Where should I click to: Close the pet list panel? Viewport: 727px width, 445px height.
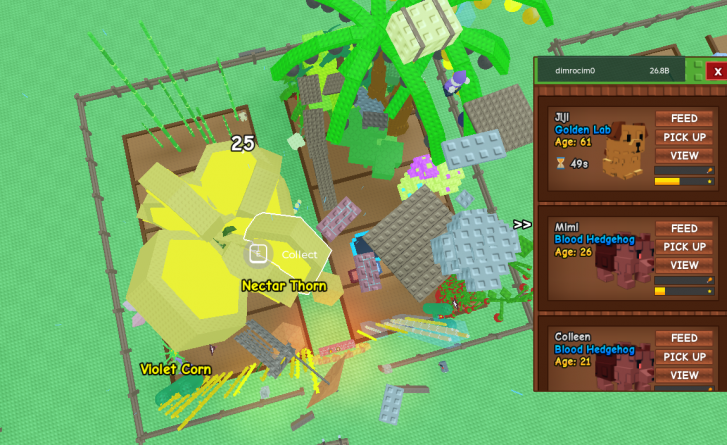click(716, 71)
